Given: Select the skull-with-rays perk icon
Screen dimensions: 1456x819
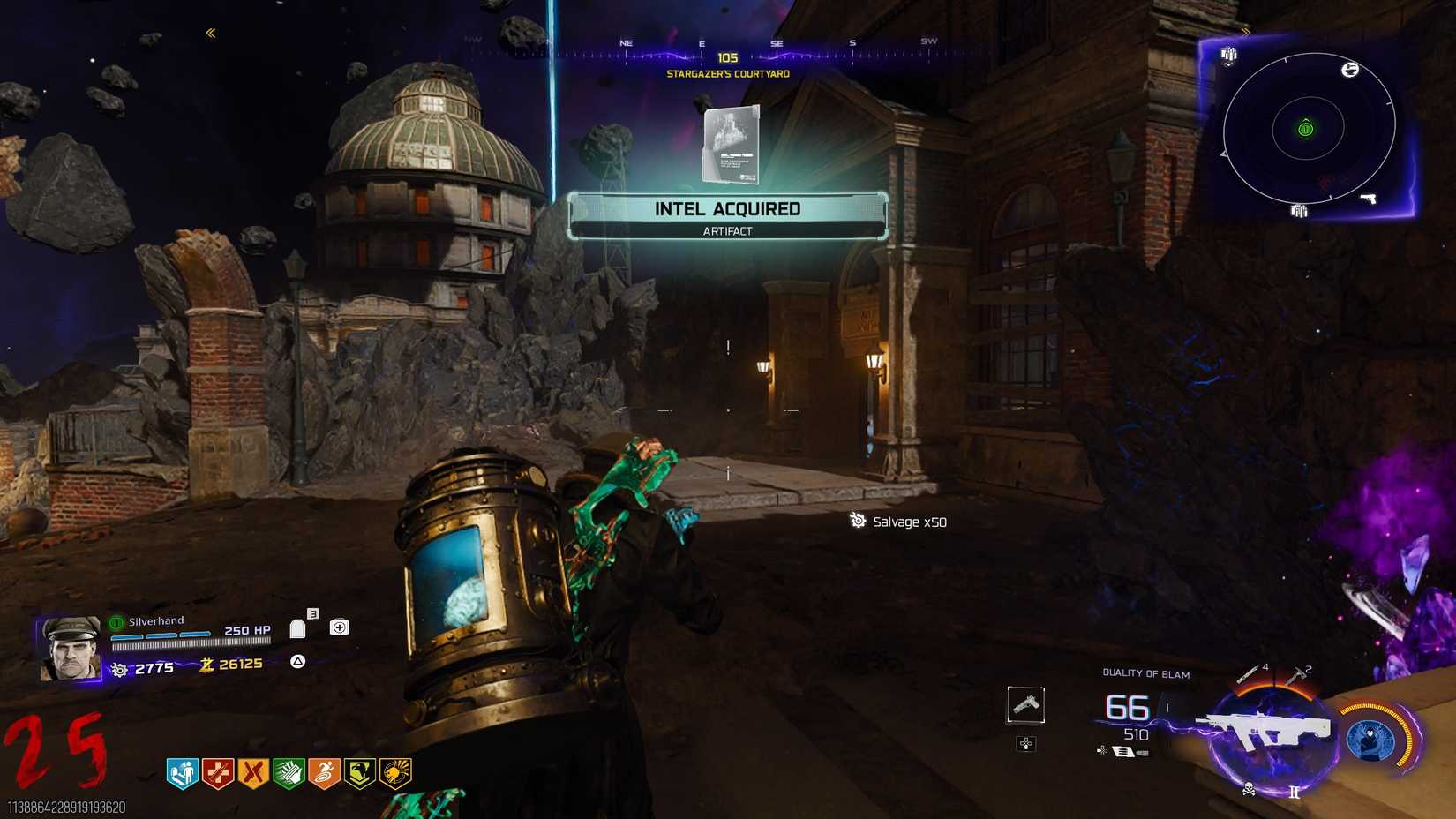Looking at the screenshot, I should point(394,773).
